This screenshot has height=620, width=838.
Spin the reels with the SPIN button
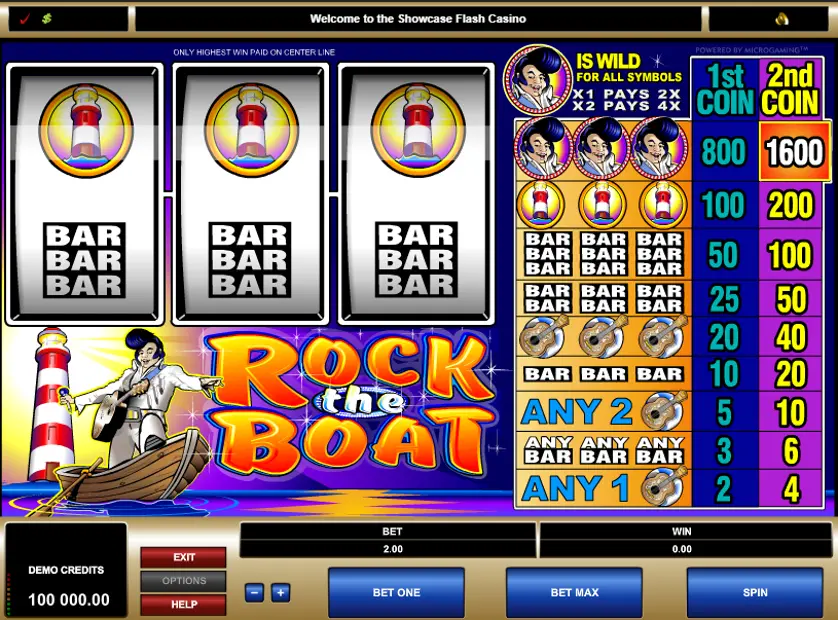click(755, 593)
